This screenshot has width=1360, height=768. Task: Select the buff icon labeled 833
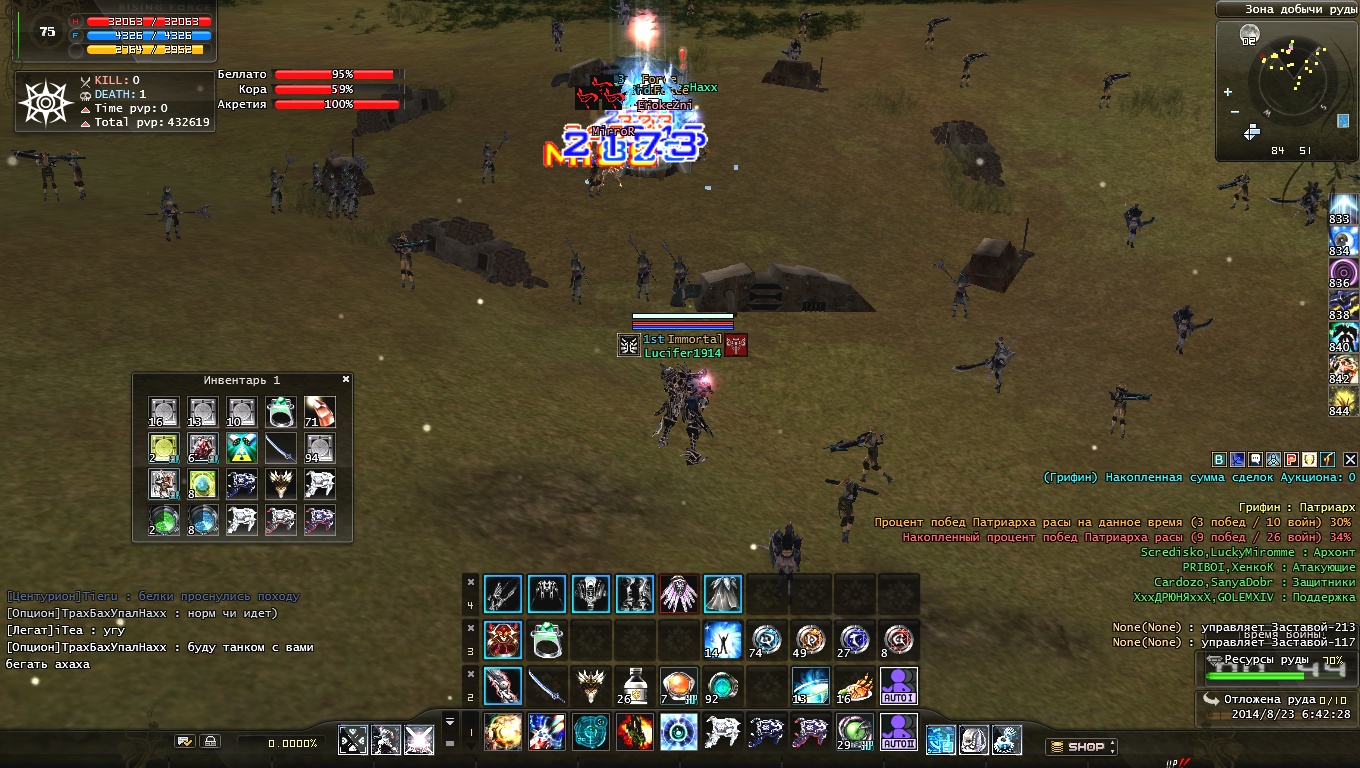[1342, 208]
